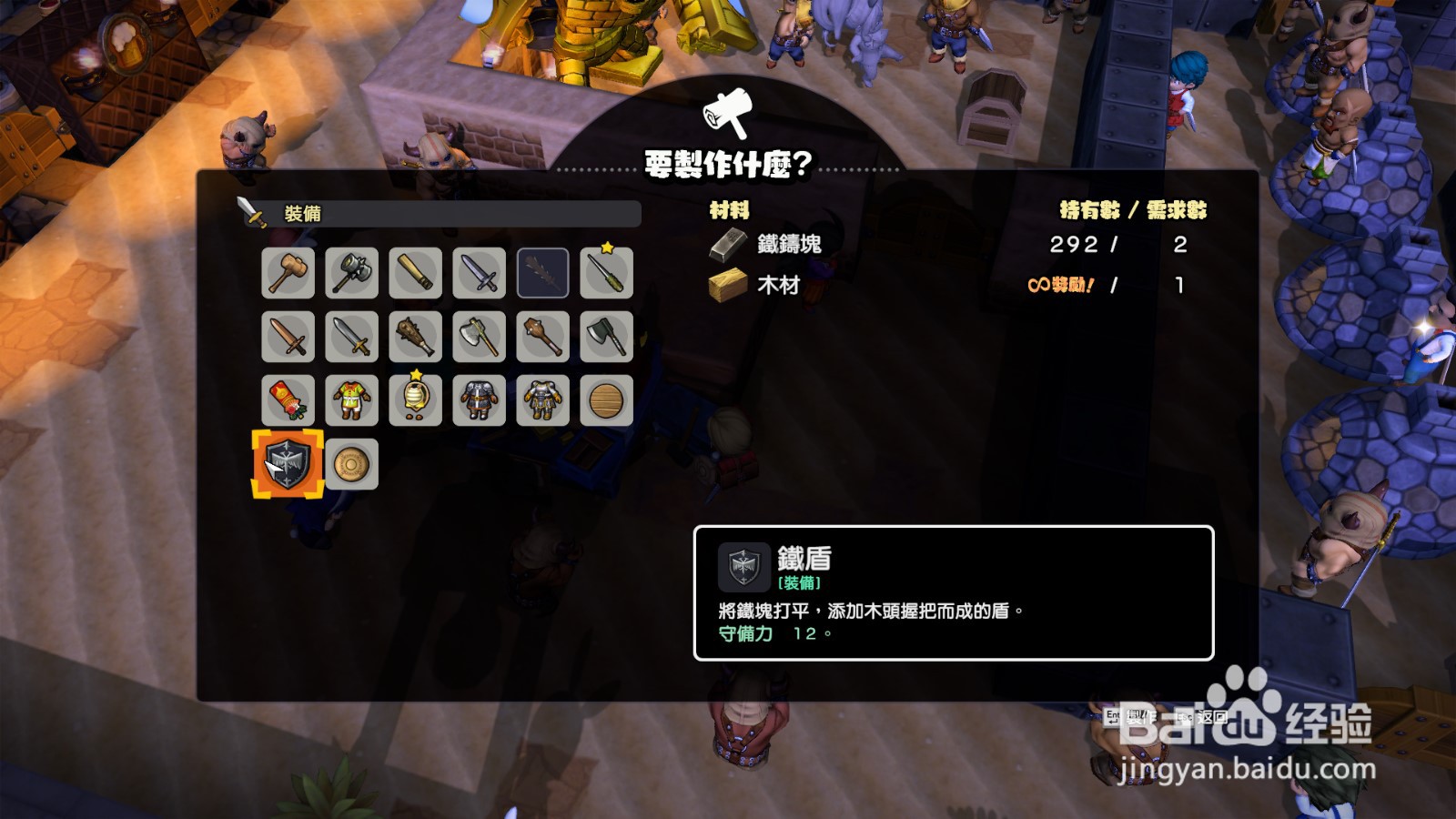Pick the copper sword recipe
This screenshot has height=819, width=1456.
[x=287, y=335]
